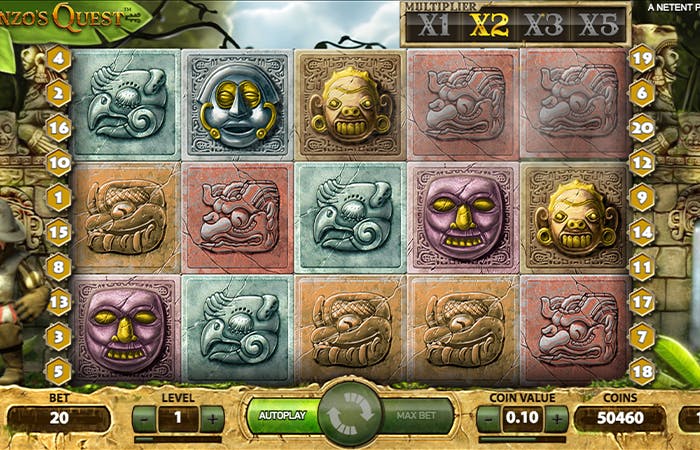This screenshot has height=450, width=700.
Task: Decrease the bet Level
Action: click(146, 418)
